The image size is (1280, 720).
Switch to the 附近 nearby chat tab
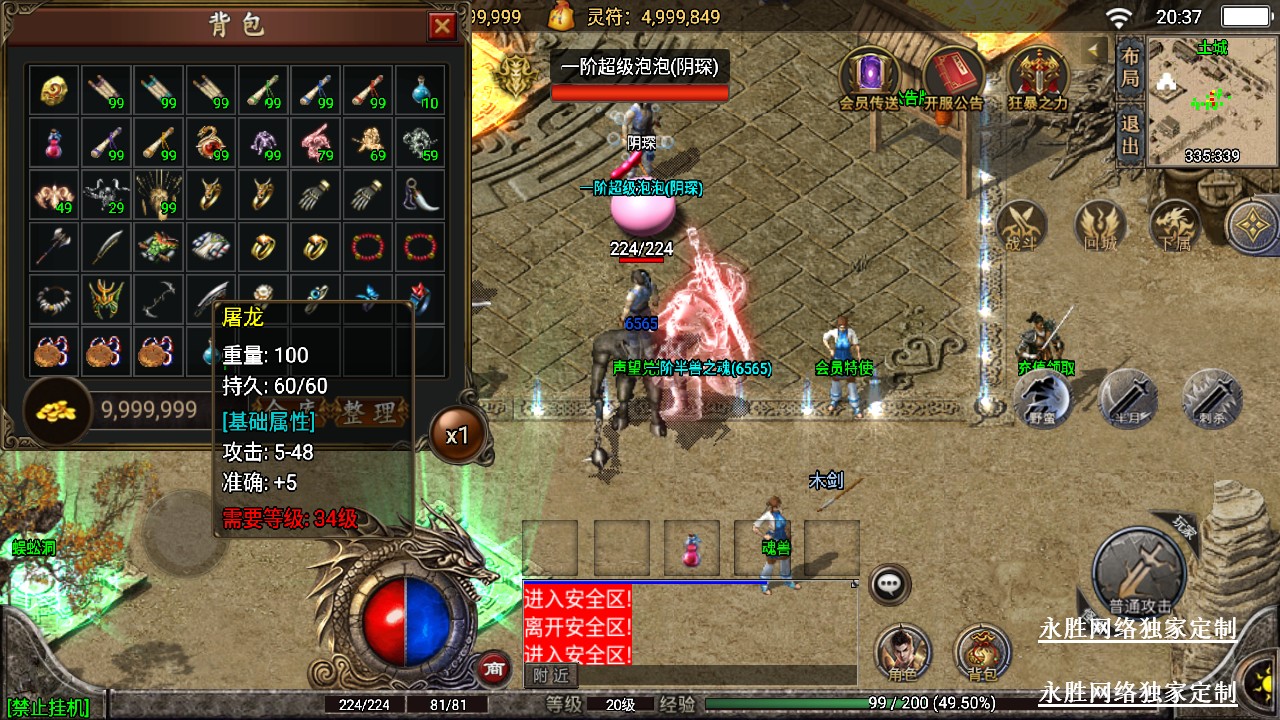click(550, 675)
